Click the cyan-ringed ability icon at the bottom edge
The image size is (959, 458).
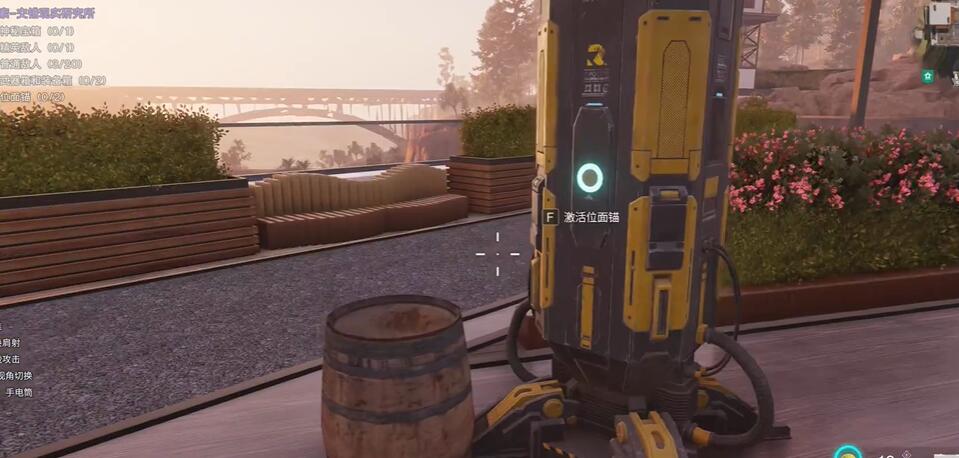[848, 452]
